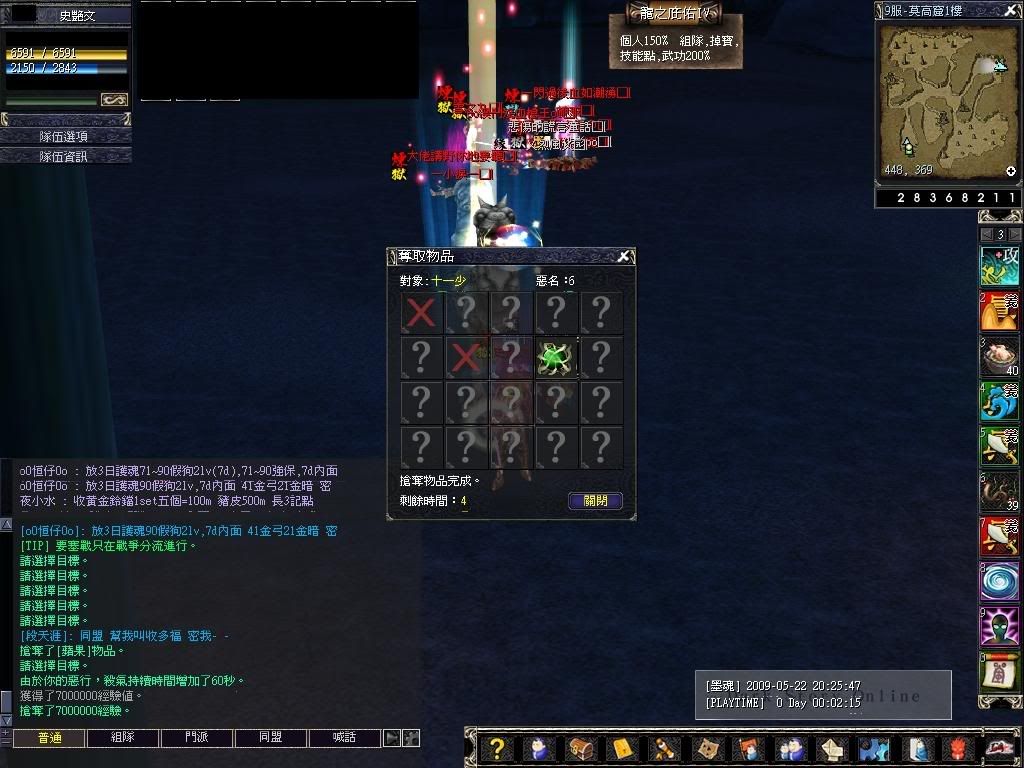Show the 隊伍資訊 party info panel
The height and width of the screenshot is (768, 1024).
pyautogui.click(x=64, y=156)
